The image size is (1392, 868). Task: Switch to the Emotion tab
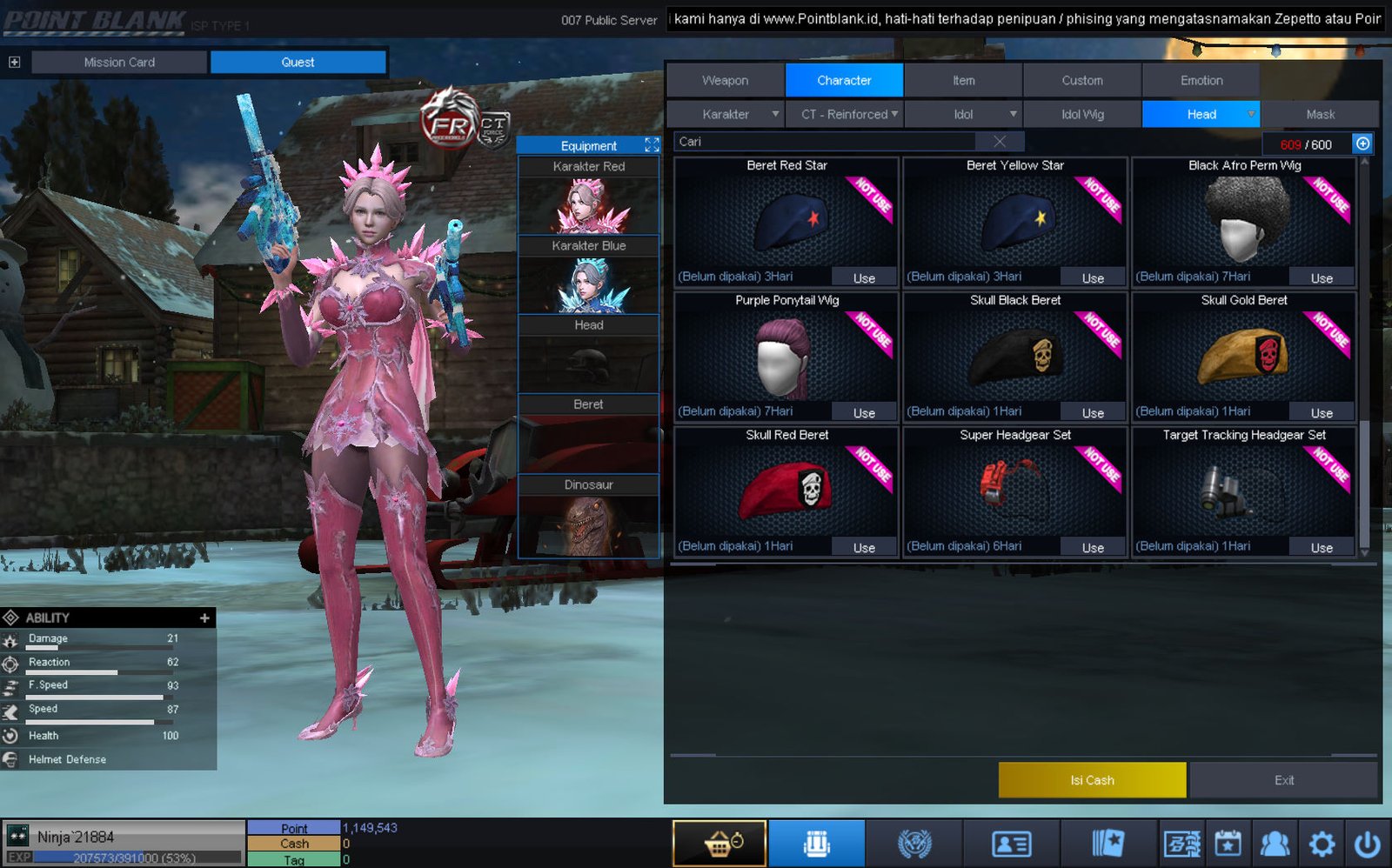(x=1201, y=80)
